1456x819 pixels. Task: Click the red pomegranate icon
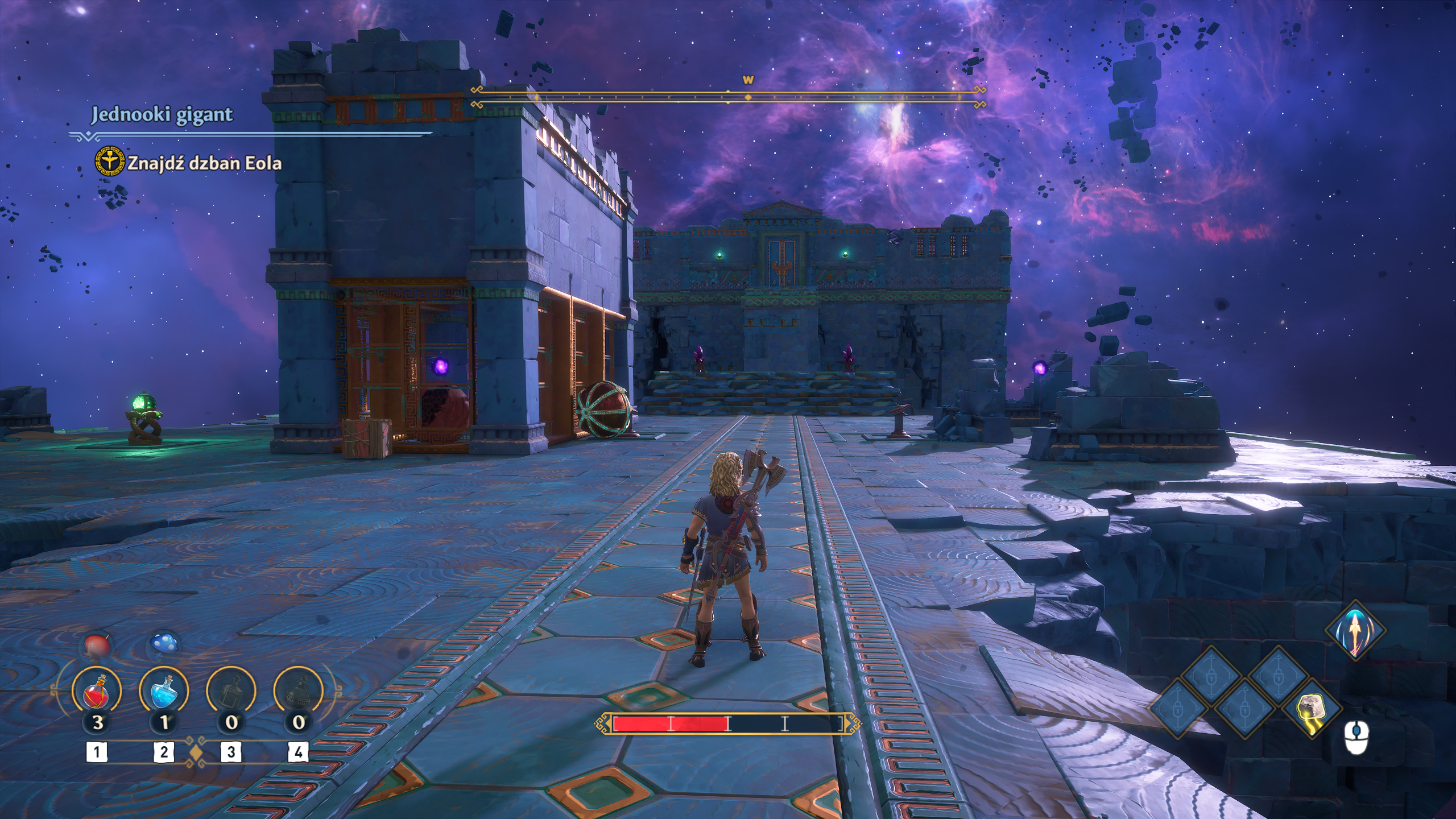[97, 646]
